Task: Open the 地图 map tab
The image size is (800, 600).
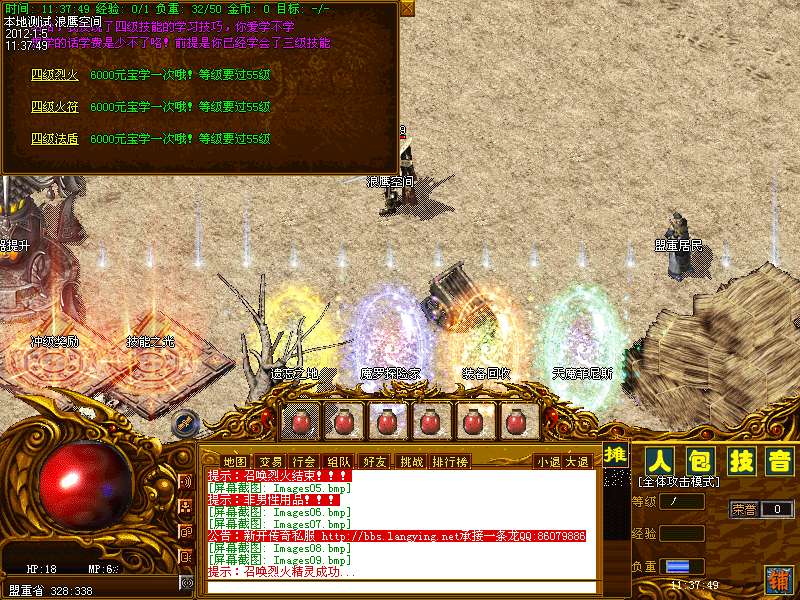Action: [x=234, y=461]
